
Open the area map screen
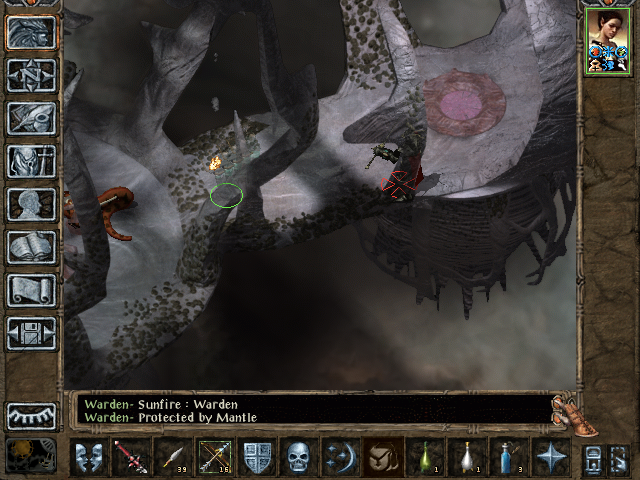31,75
